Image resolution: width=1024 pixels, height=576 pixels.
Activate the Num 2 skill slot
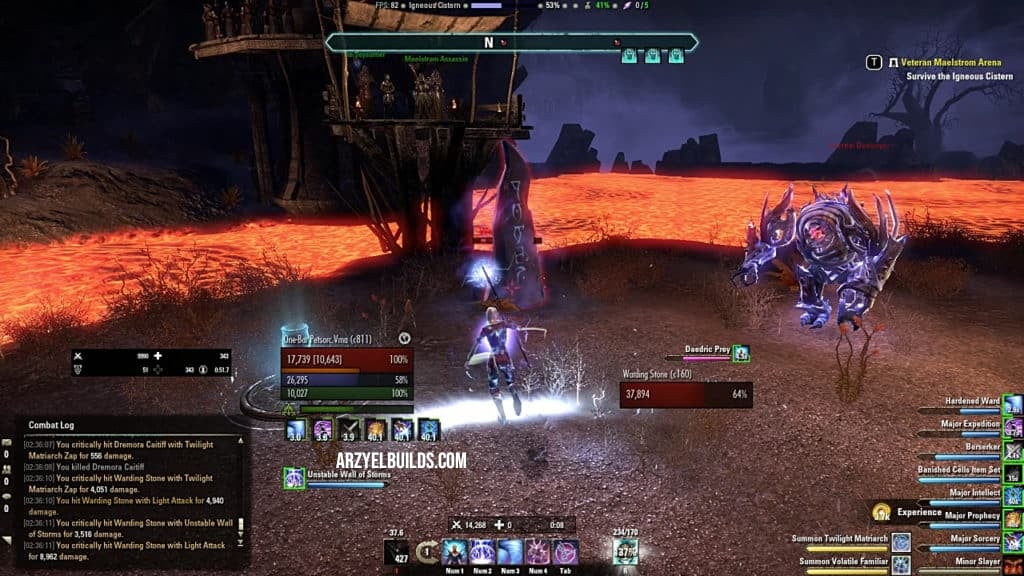click(483, 552)
